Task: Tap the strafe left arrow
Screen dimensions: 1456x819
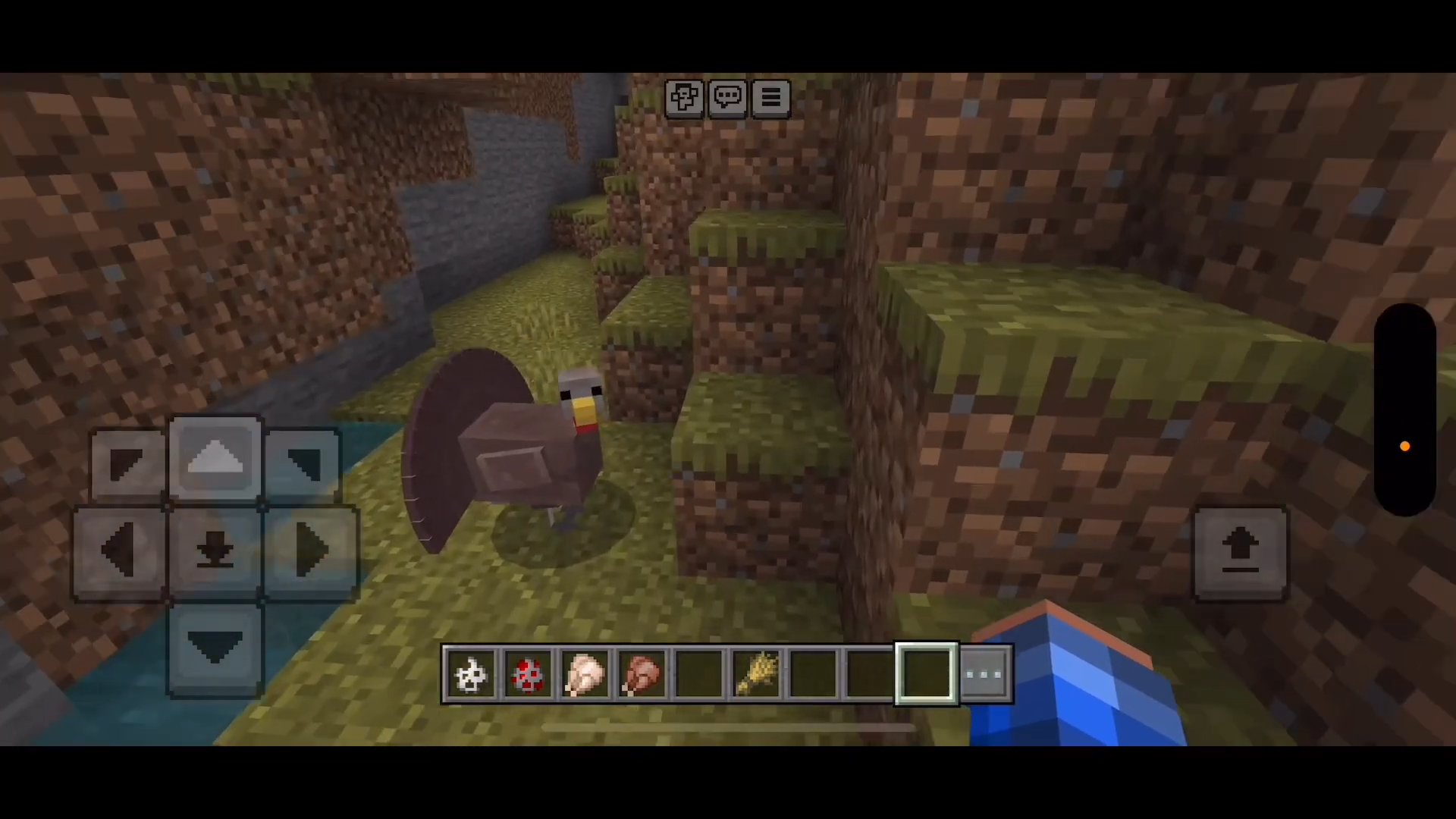Action: tap(120, 552)
